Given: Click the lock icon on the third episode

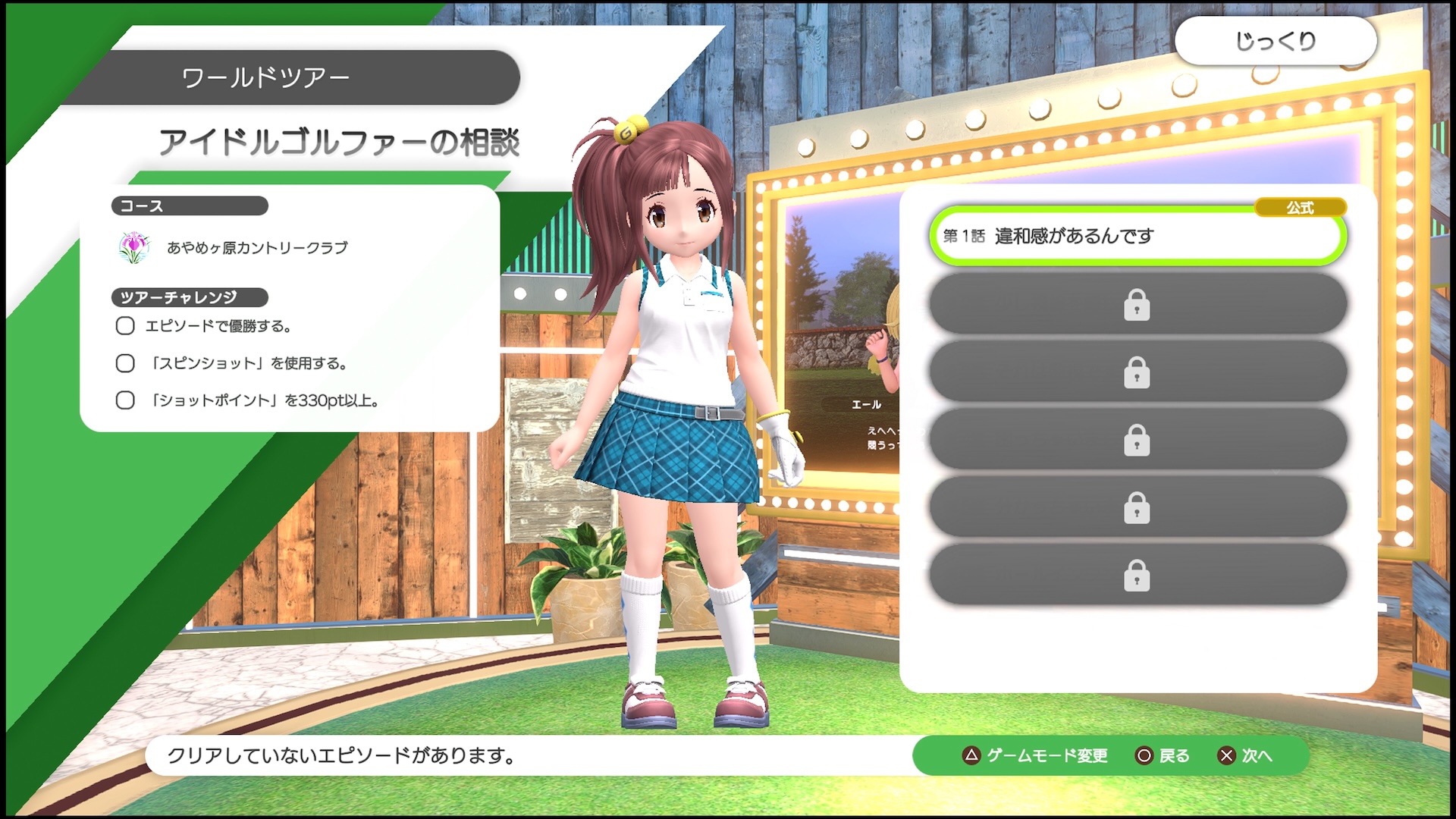Looking at the screenshot, I should [x=1136, y=372].
